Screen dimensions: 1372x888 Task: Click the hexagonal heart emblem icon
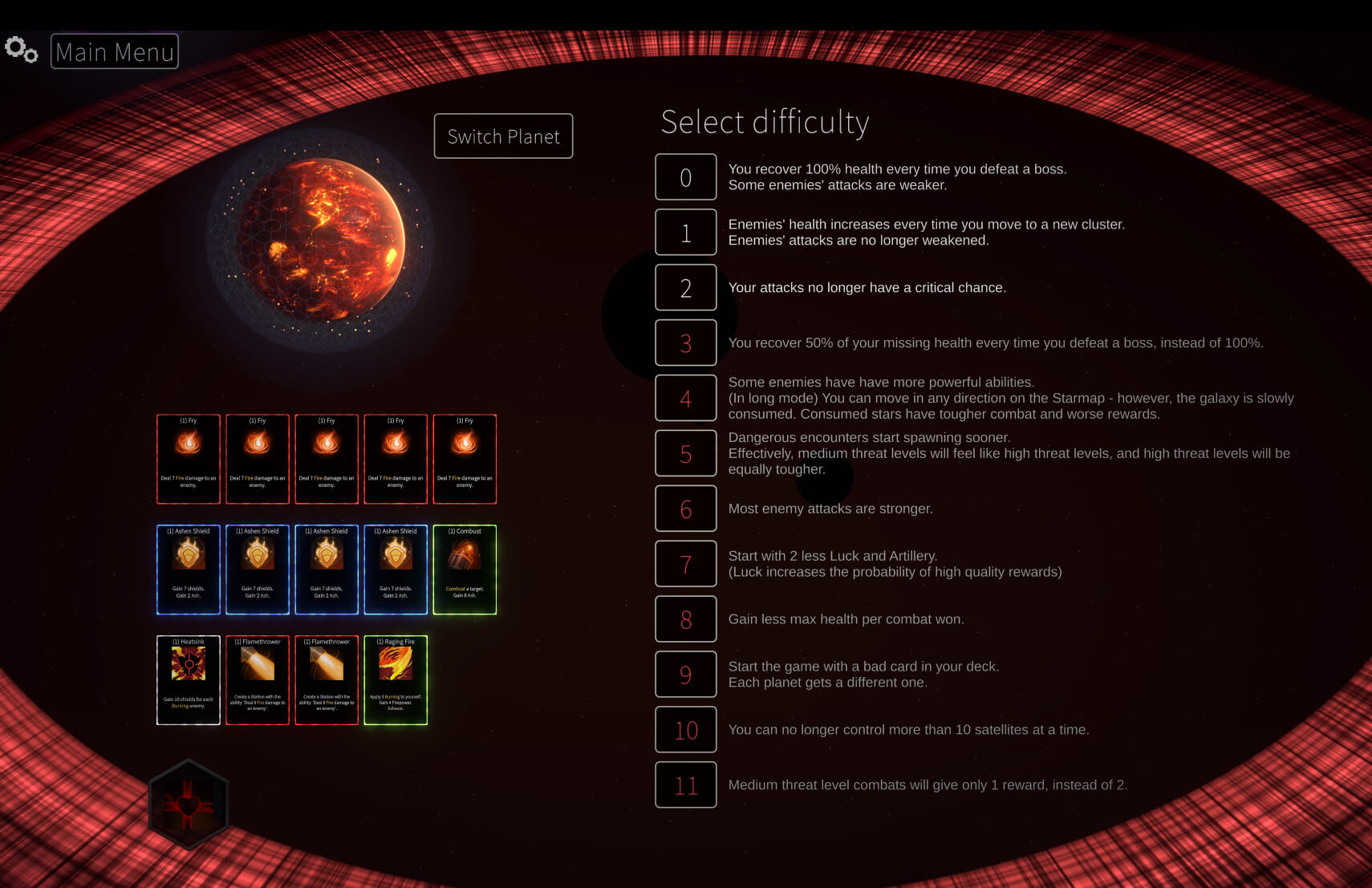[x=189, y=804]
